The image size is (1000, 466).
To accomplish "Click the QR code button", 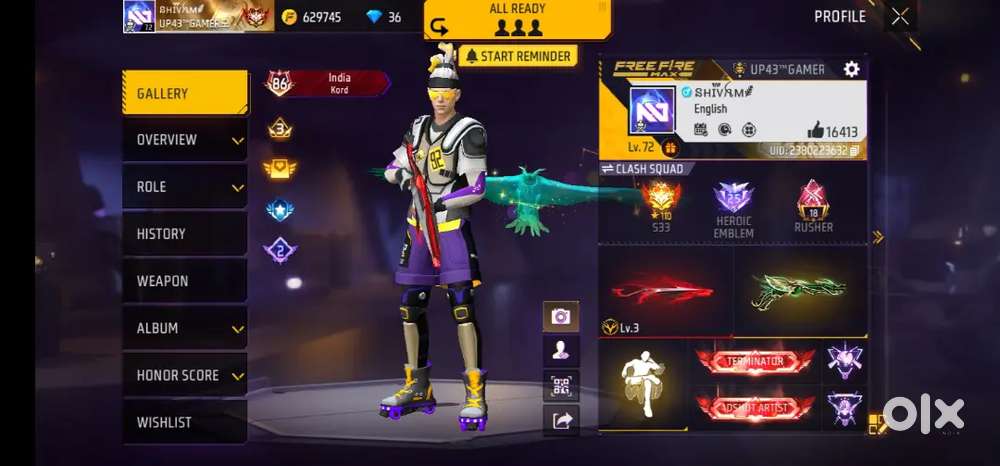I will pos(561,386).
